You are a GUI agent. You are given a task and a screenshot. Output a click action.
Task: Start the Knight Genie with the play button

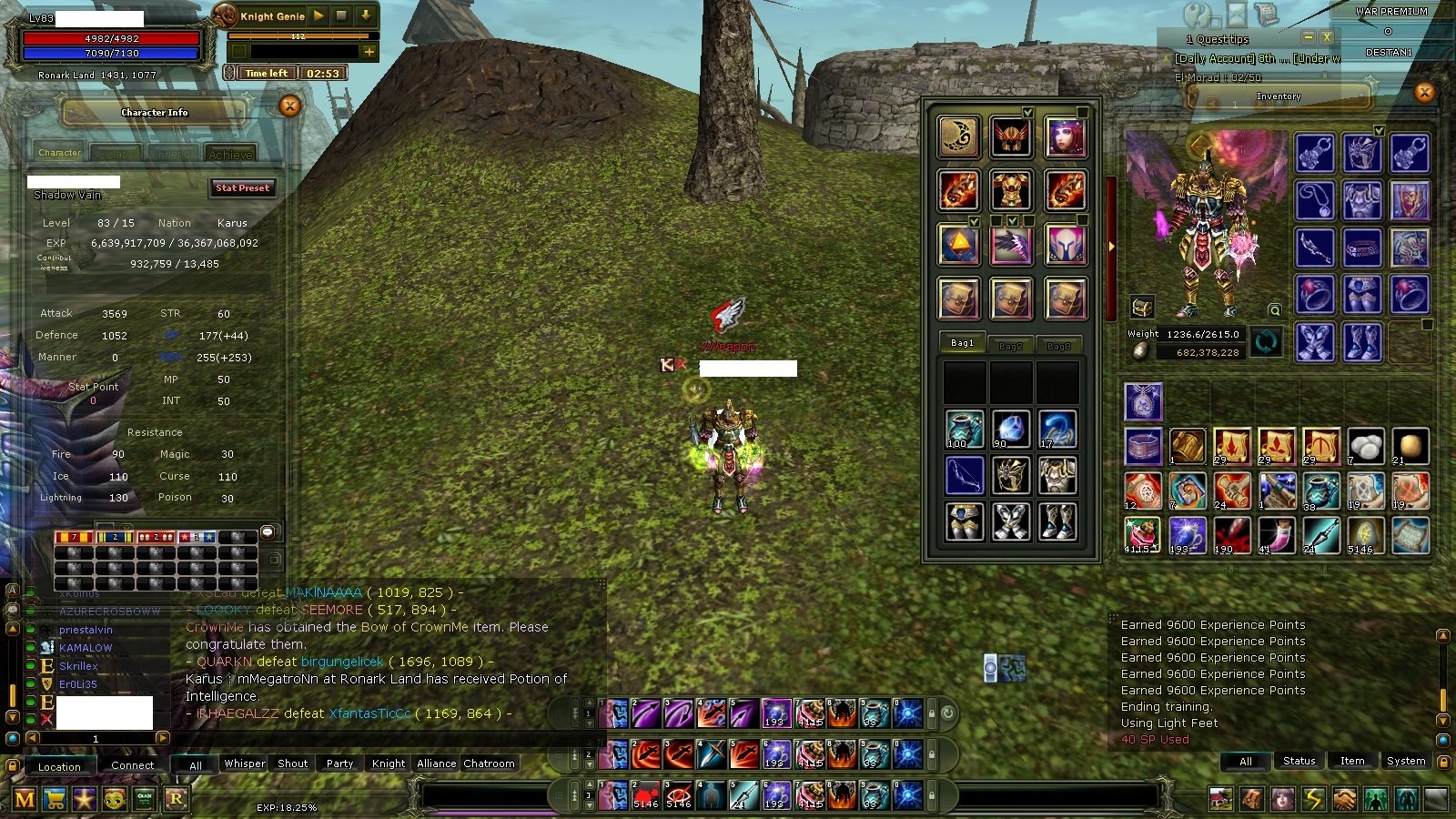(318, 15)
